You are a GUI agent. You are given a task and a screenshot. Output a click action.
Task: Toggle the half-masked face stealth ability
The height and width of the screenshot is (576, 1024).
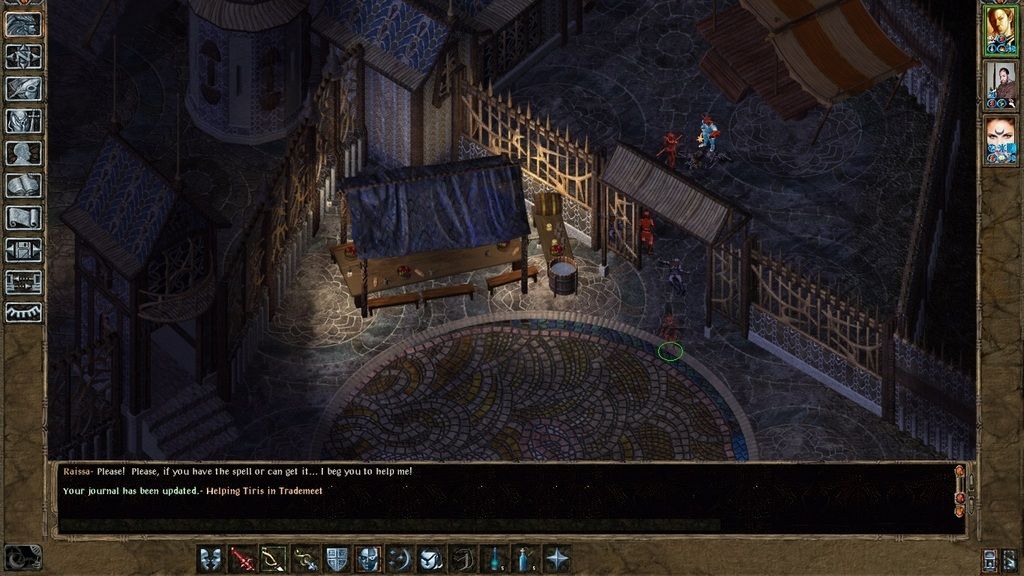pyautogui.click(x=368, y=559)
